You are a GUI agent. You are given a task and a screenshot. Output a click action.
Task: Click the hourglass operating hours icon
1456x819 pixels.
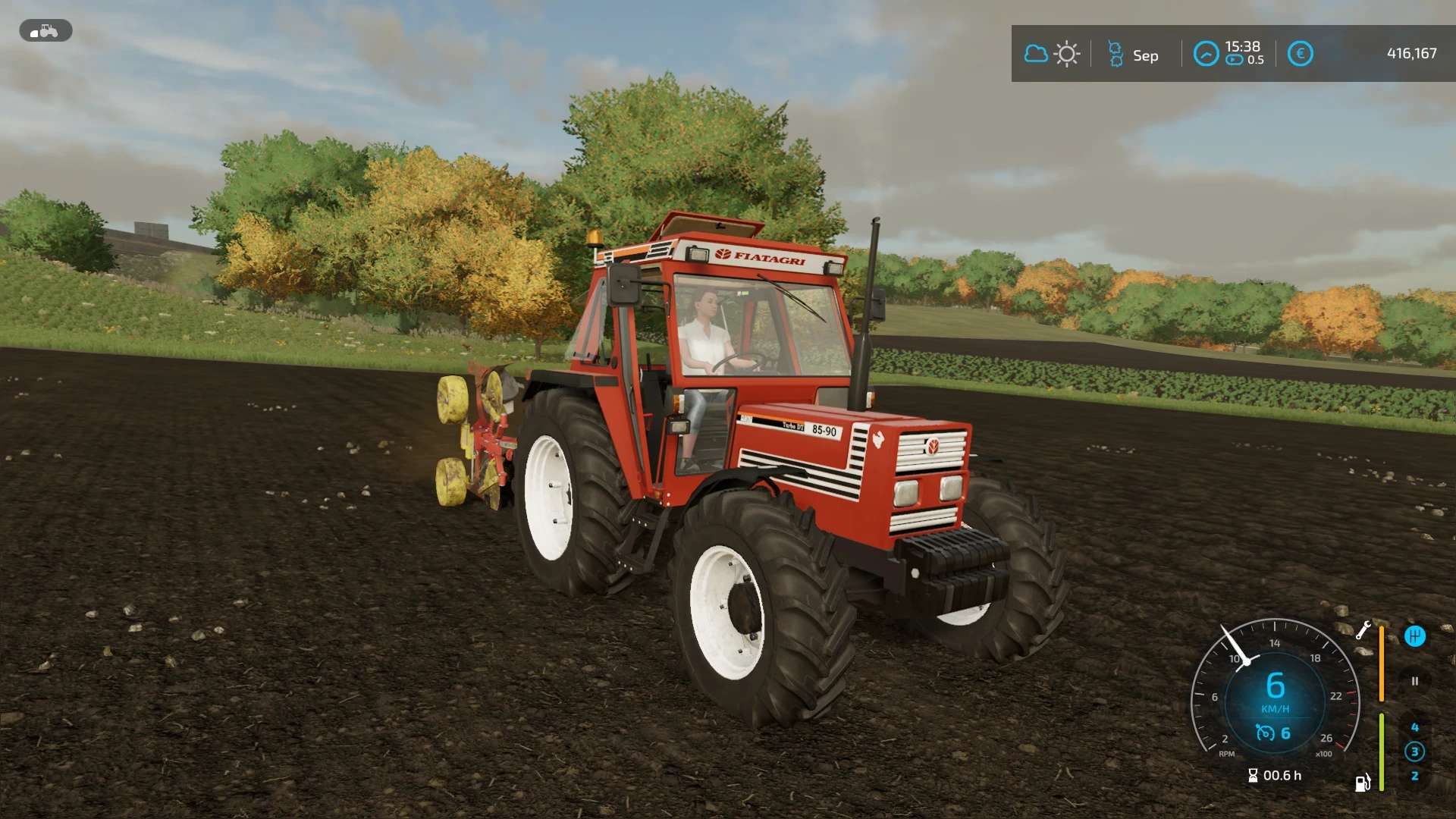1253,776
